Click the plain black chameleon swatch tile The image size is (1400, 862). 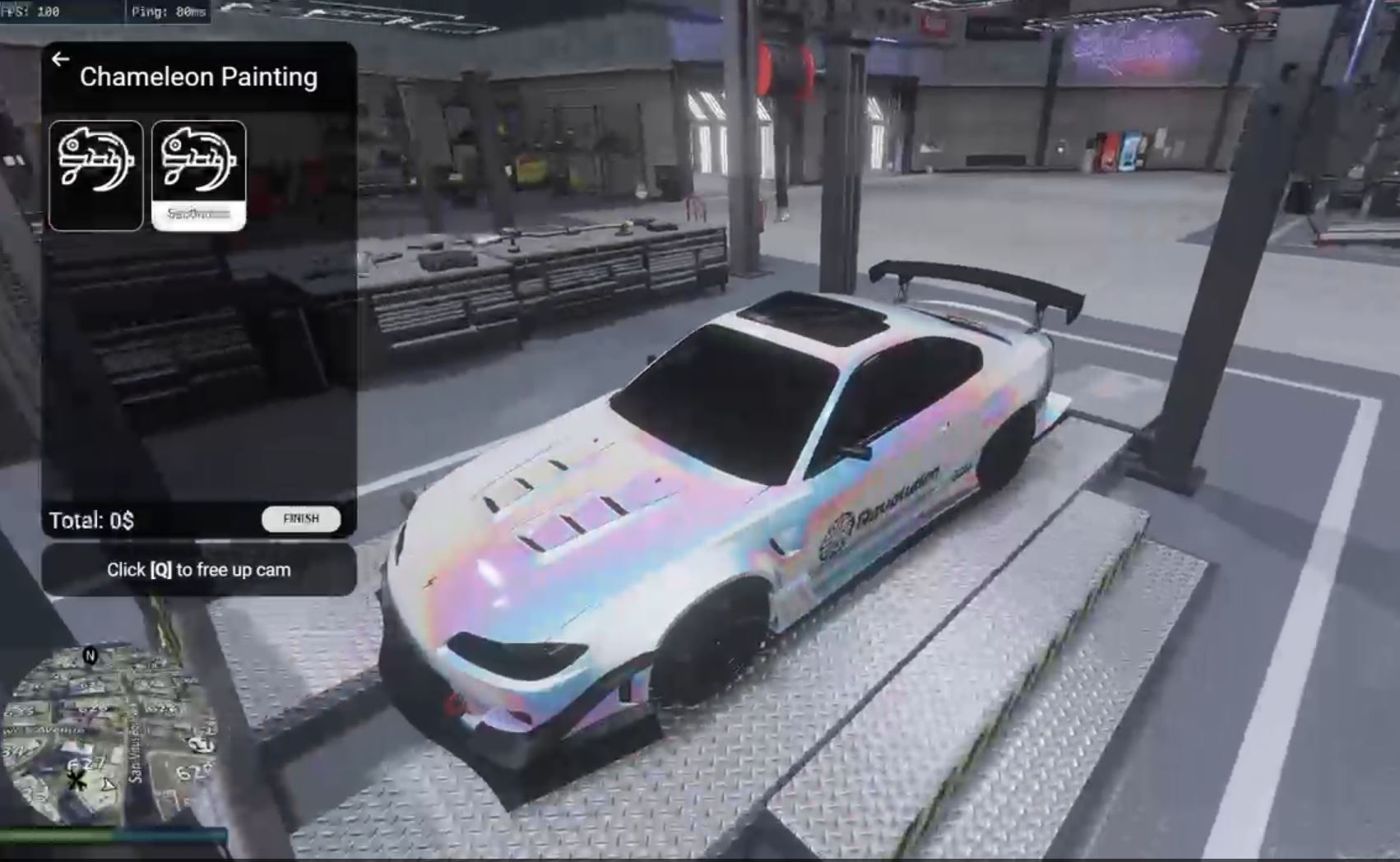[95, 174]
